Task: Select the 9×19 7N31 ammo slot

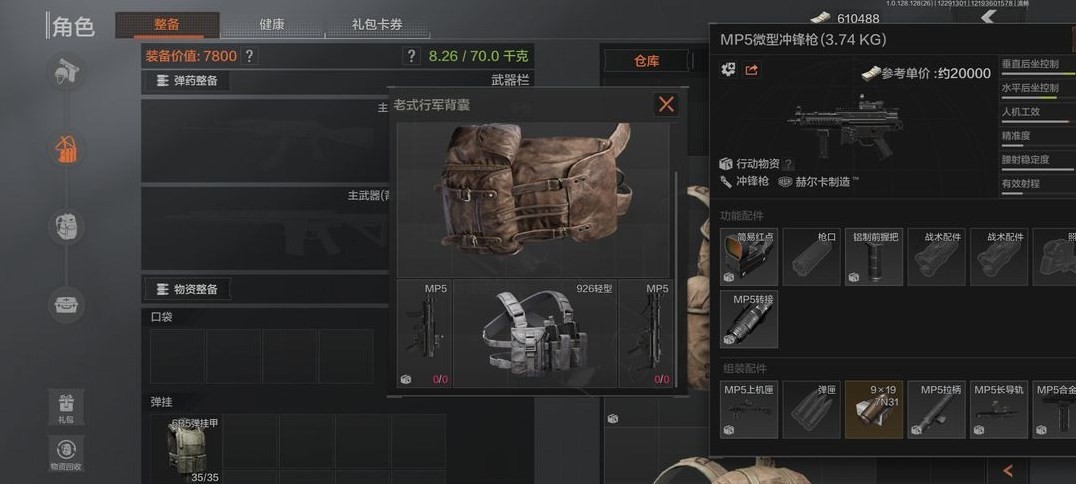Action: pyautogui.click(x=874, y=409)
